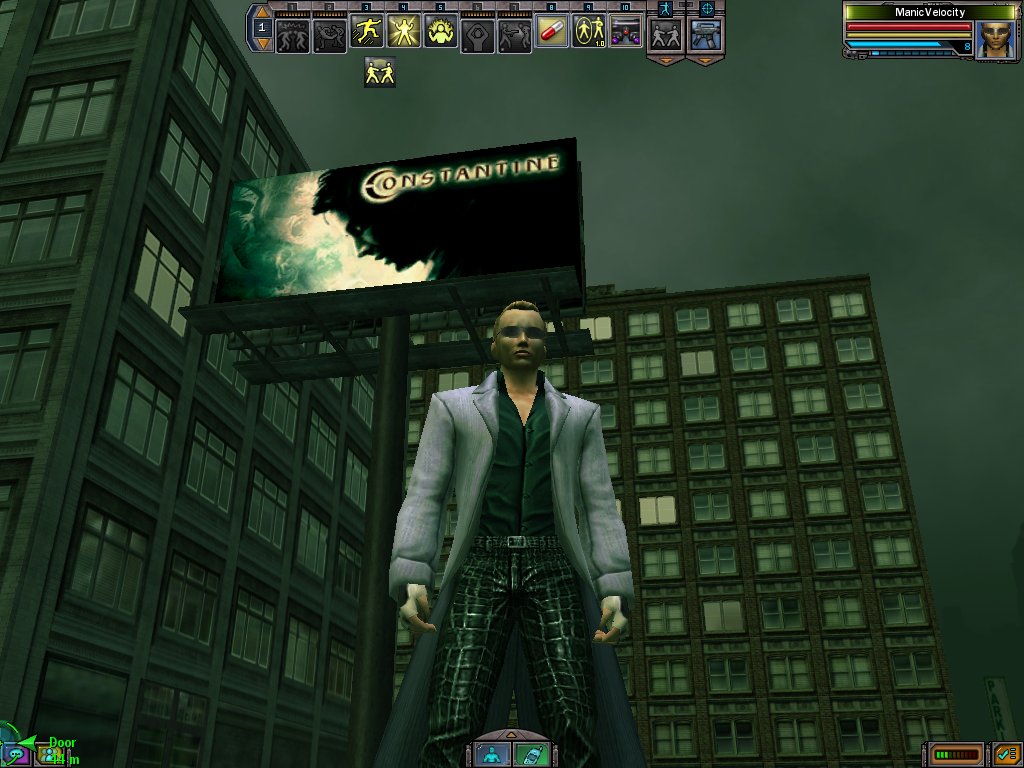Click hotbar page up arrow
The width and height of the screenshot is (1024, 768).
coord(262,13)
